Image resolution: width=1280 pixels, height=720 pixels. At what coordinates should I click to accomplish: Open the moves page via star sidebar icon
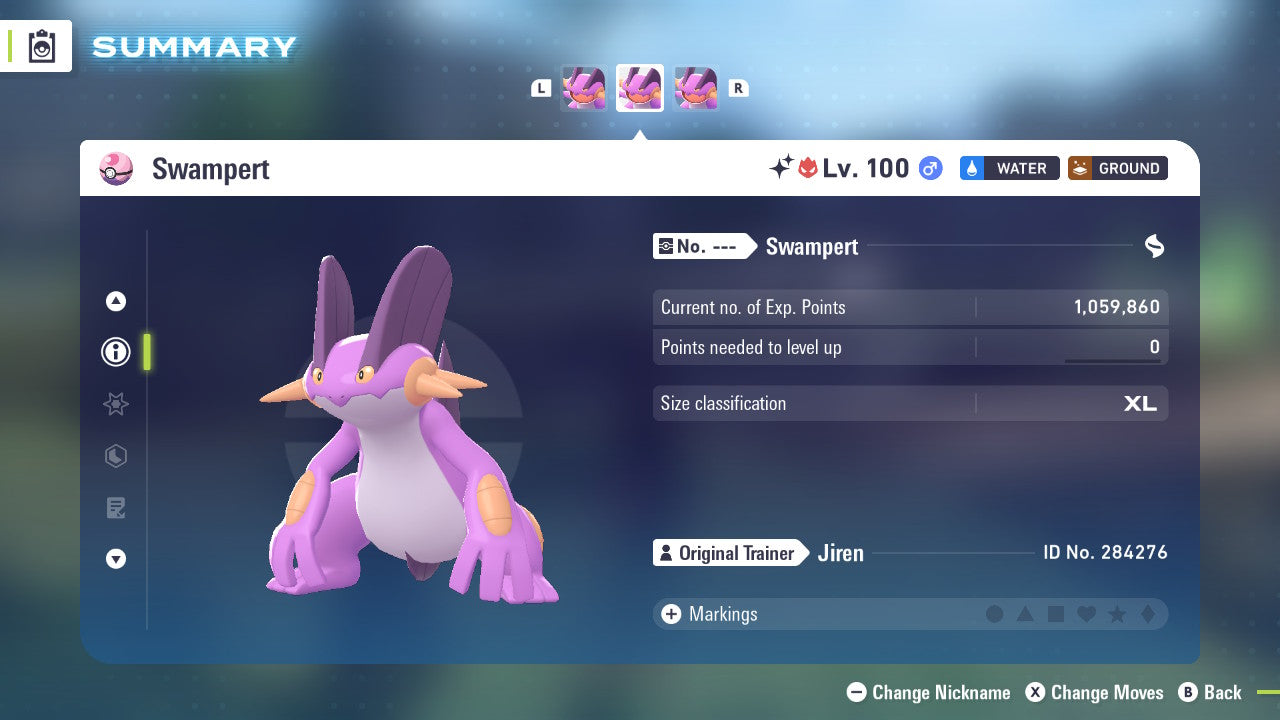point(115,404)
